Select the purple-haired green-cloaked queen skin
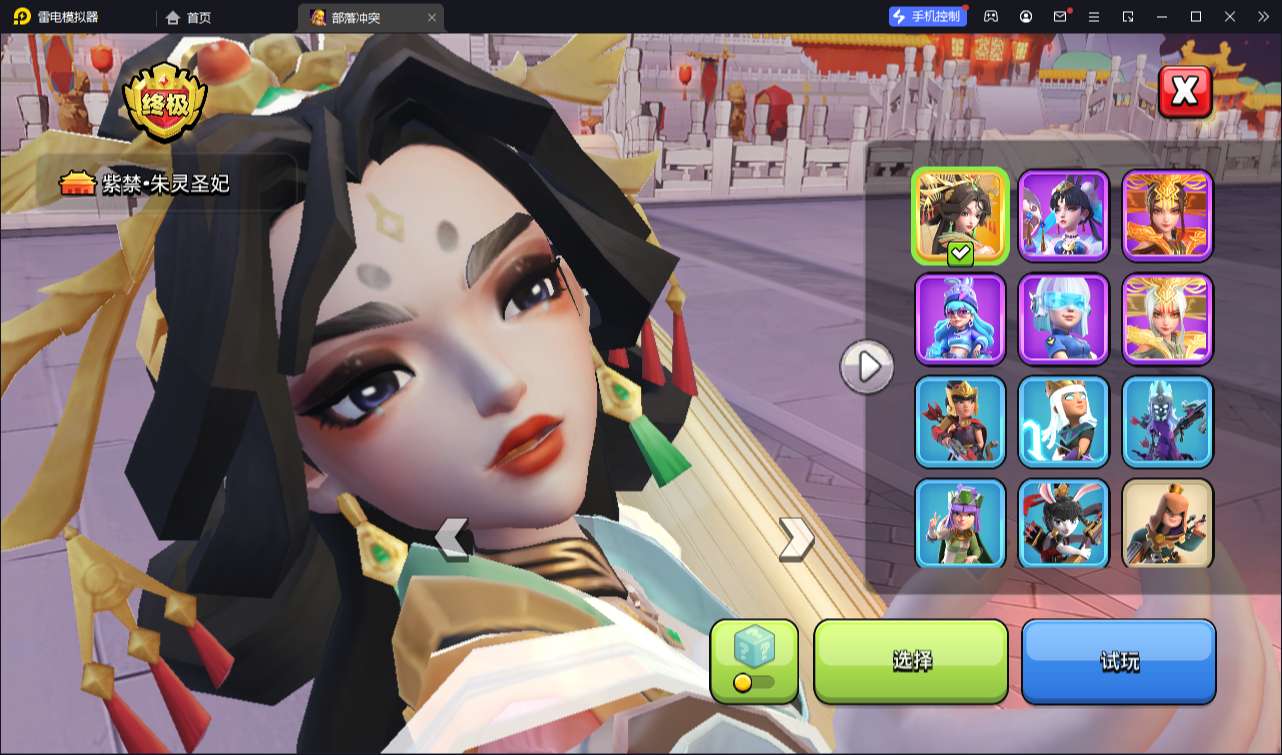This screenshot has height=755, width=1282. [x=960, y=524]
